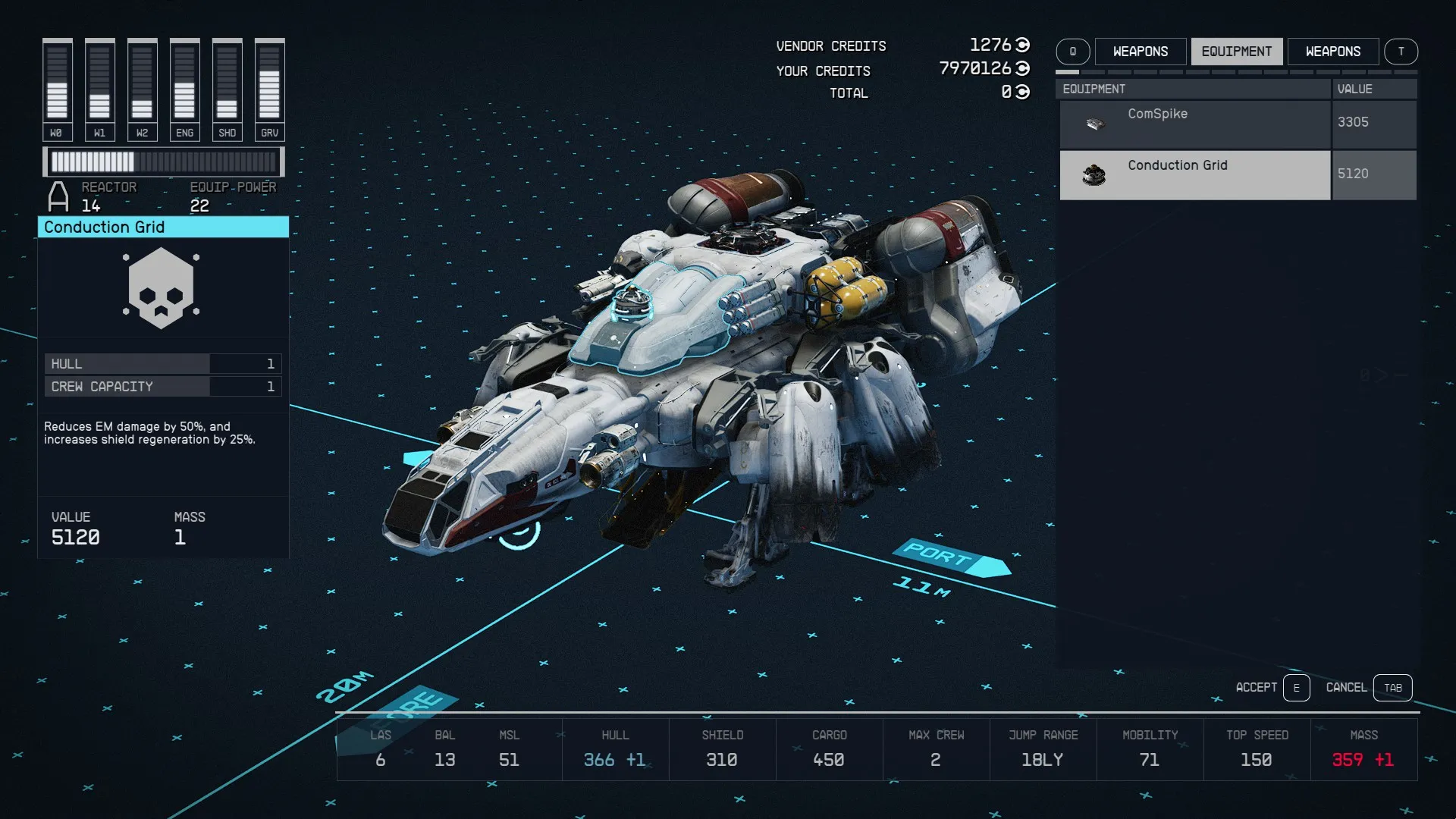Screen dimensions: 1456x819
Task: Accept the ship module changes
Action: click(x=1296, y=688)
